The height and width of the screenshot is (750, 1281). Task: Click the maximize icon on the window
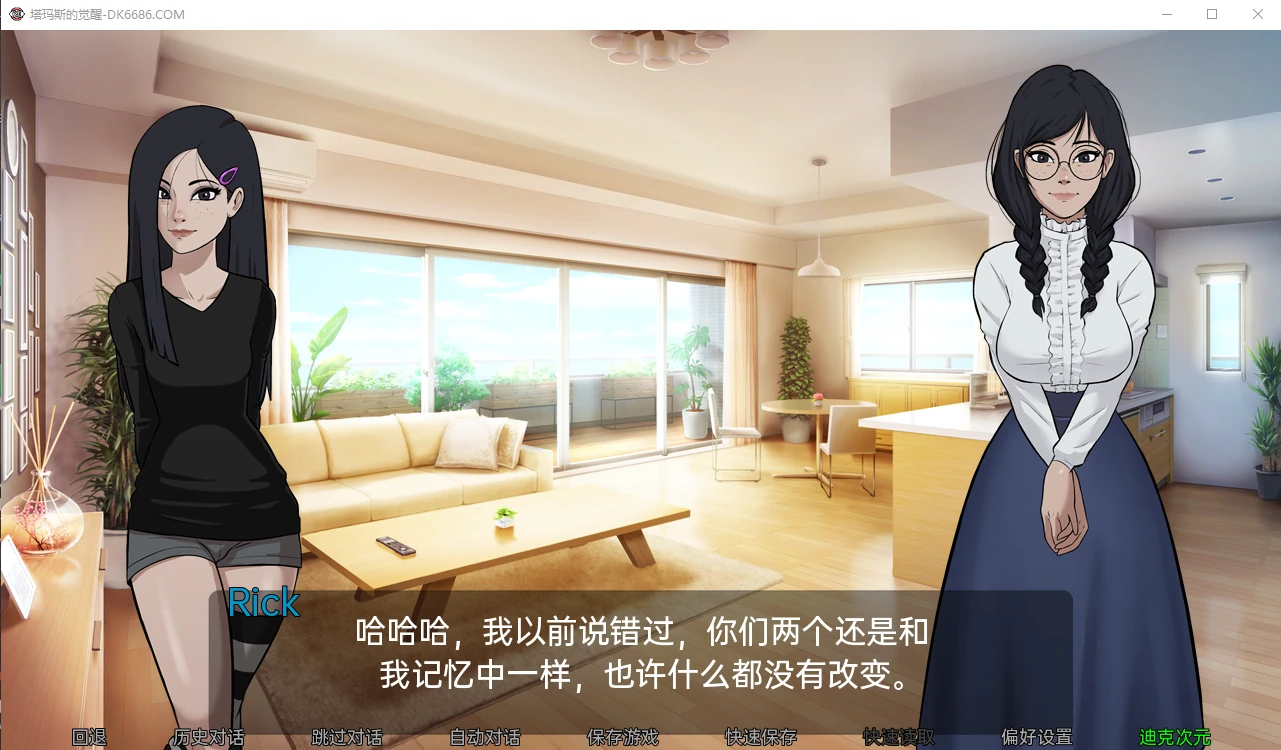pos(1211,14)
